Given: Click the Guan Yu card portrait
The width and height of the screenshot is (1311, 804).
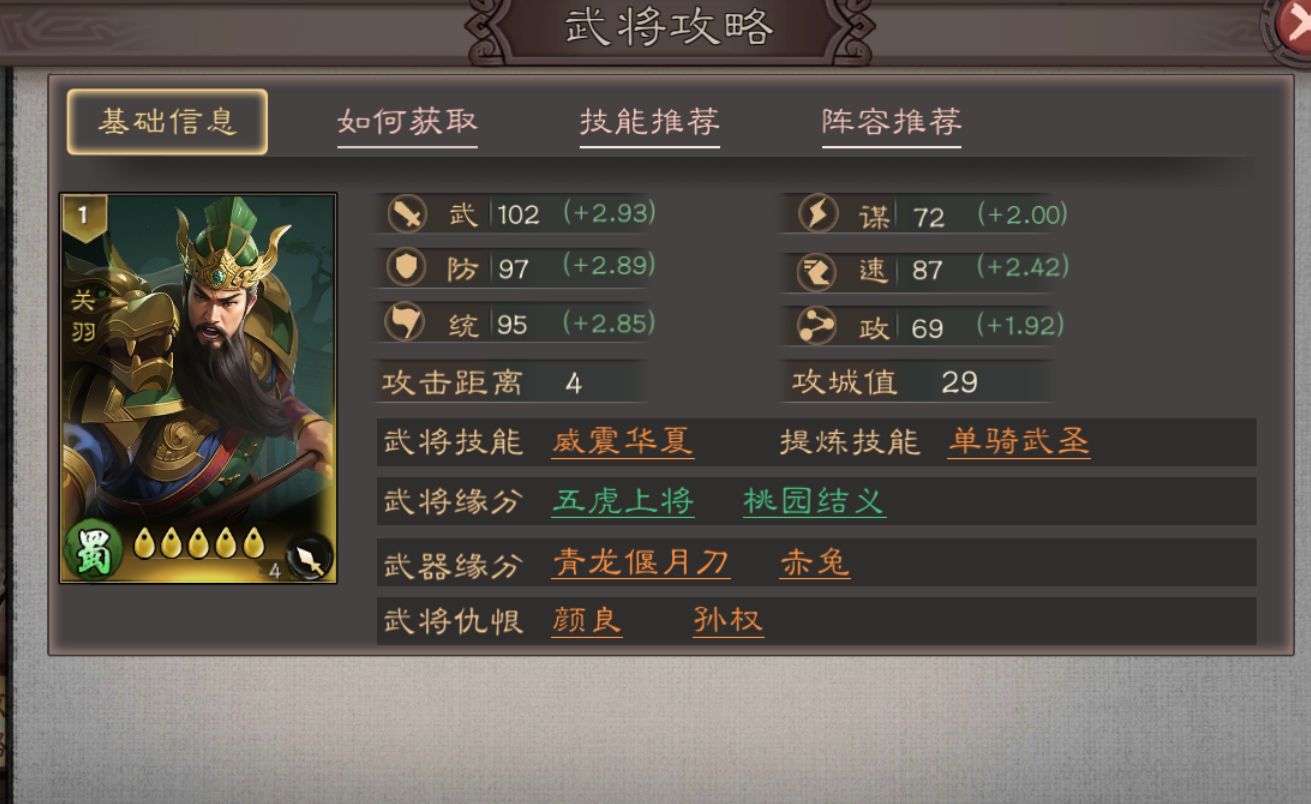Looking at the screenshot, I should 198,380.
